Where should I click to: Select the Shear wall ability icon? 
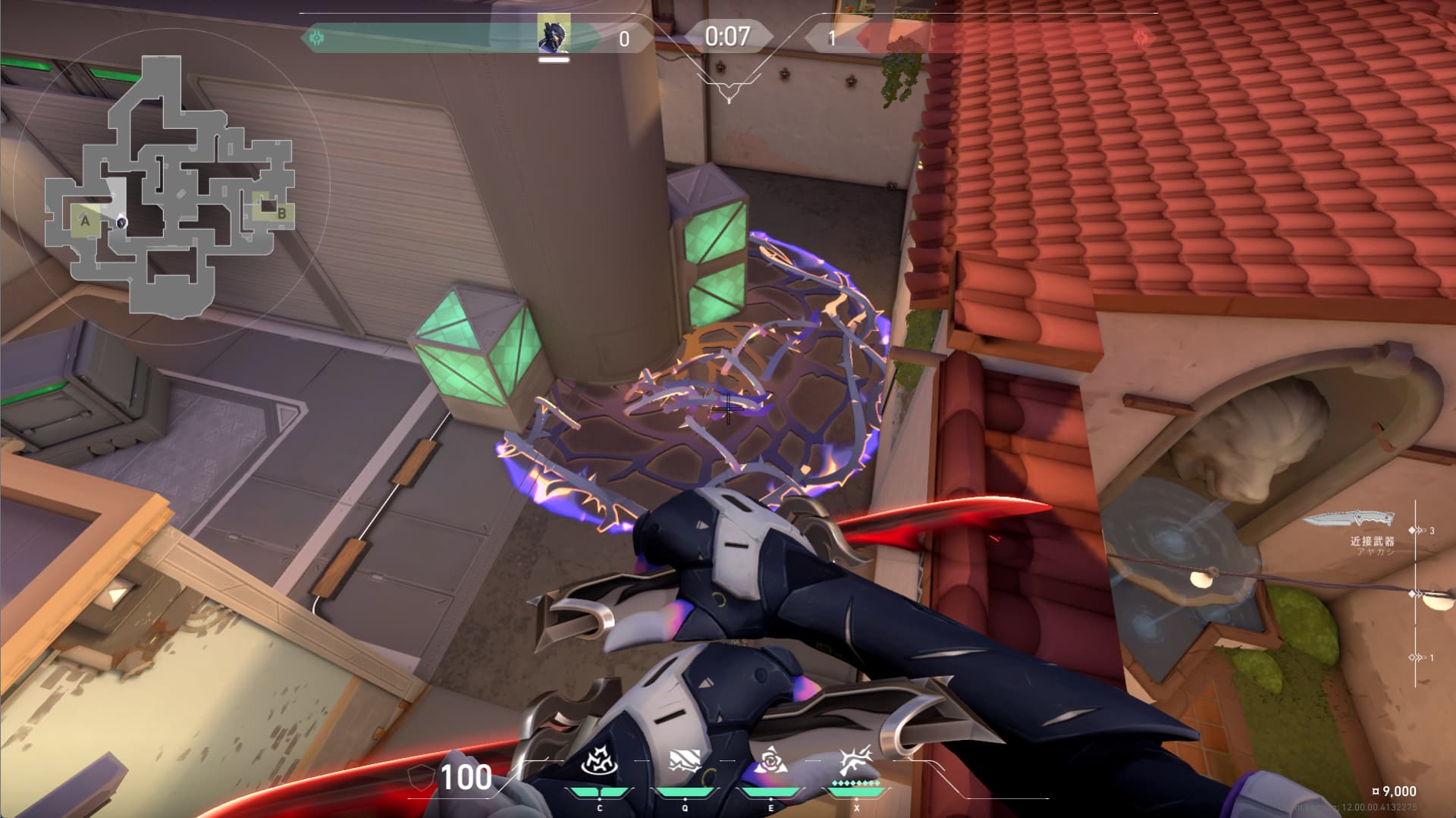click(x=684, y=761)
